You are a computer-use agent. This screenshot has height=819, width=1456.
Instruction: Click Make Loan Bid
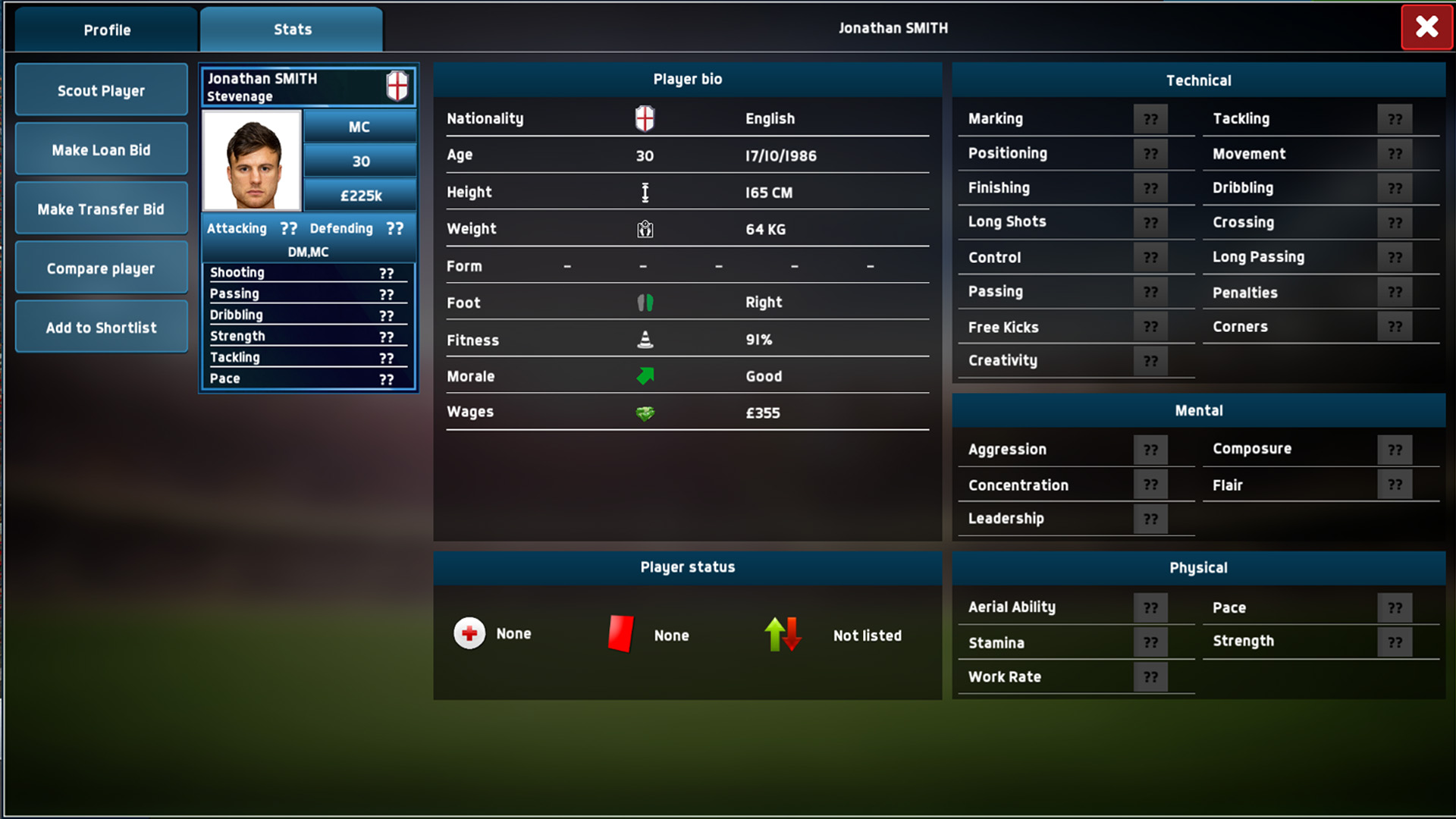101,149
